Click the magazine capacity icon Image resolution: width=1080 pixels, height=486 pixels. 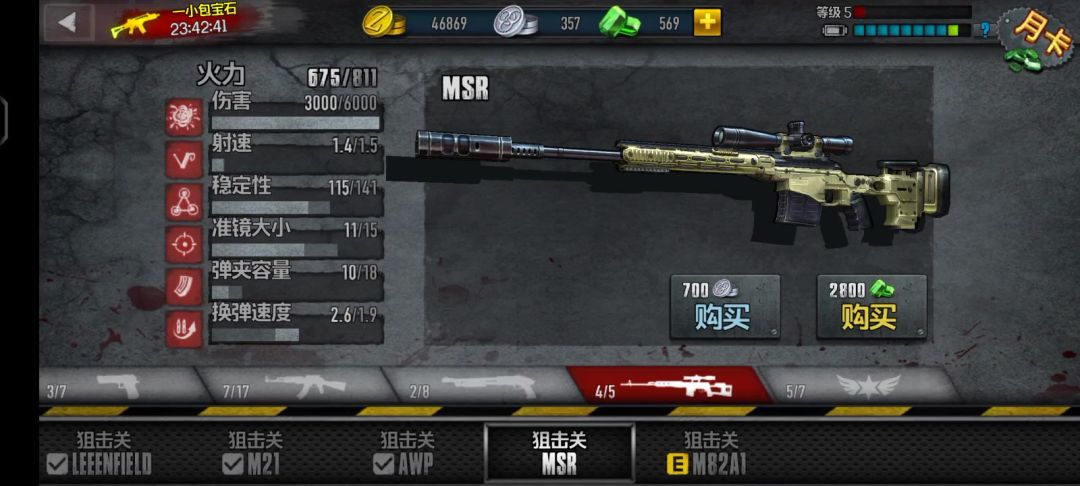coord(184,285)
